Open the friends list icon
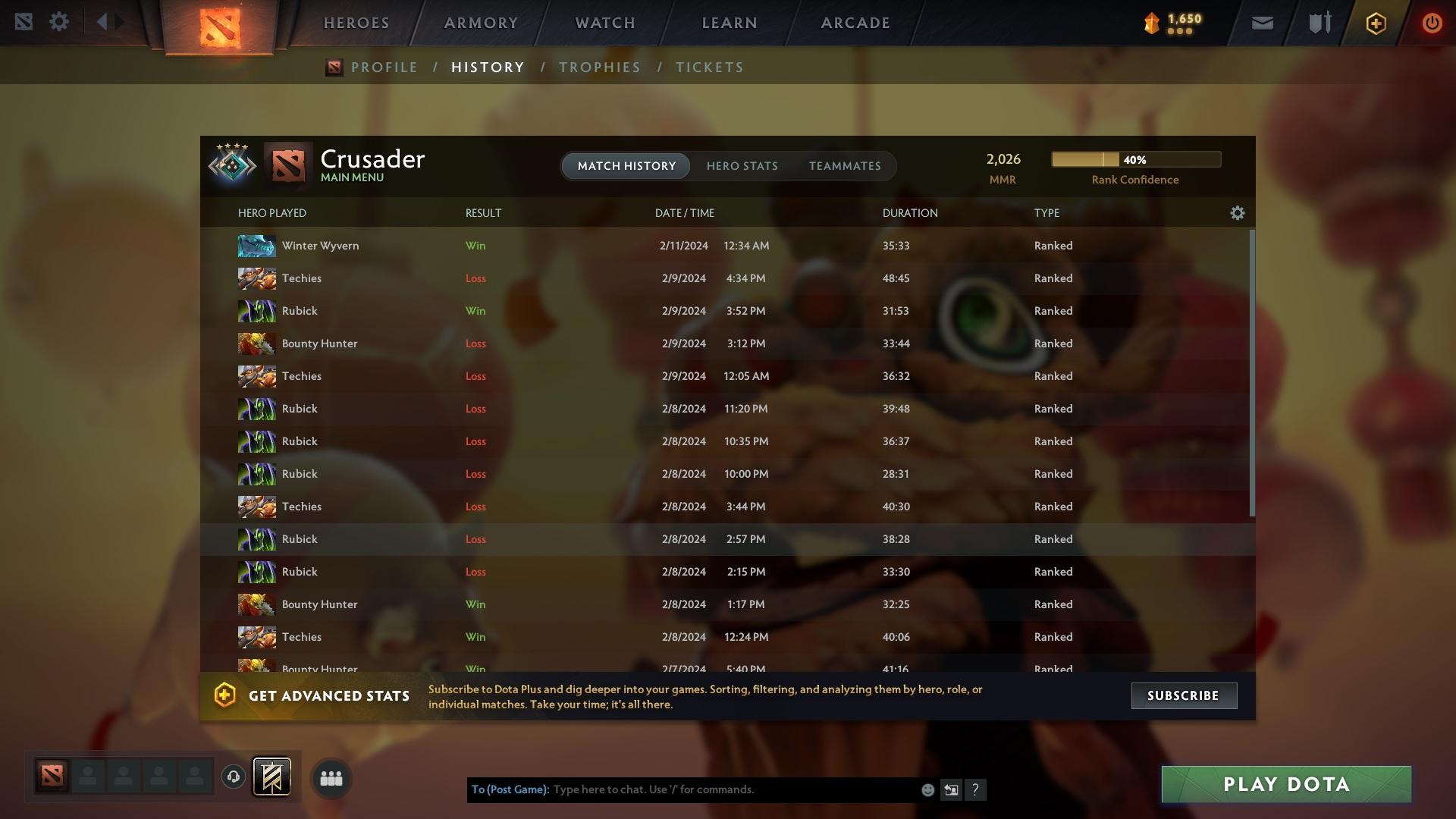This screenshot has height=819, width=1456. [331, 777]
